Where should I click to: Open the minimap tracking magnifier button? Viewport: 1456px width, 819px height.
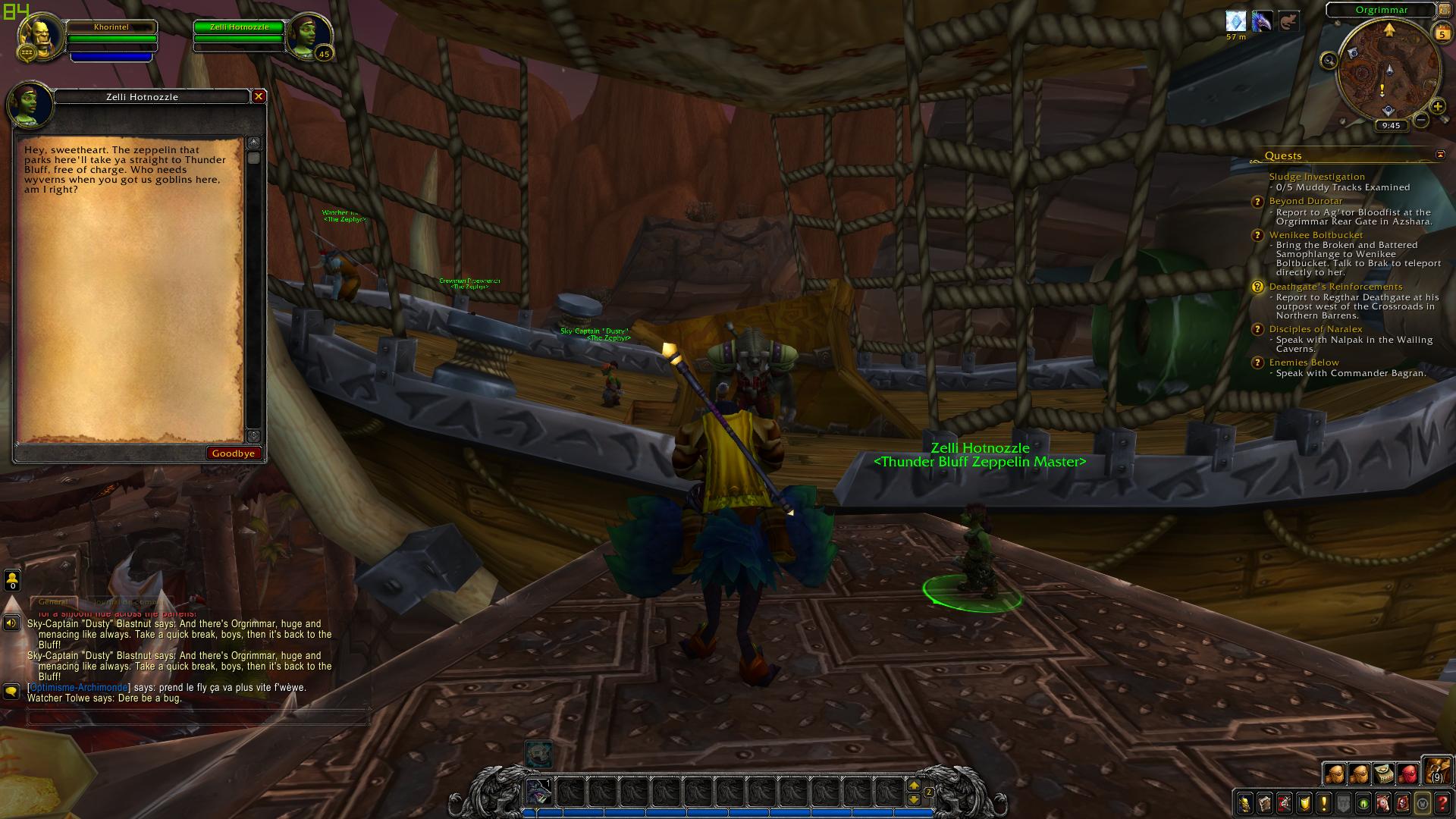[x=1329, y=61]
